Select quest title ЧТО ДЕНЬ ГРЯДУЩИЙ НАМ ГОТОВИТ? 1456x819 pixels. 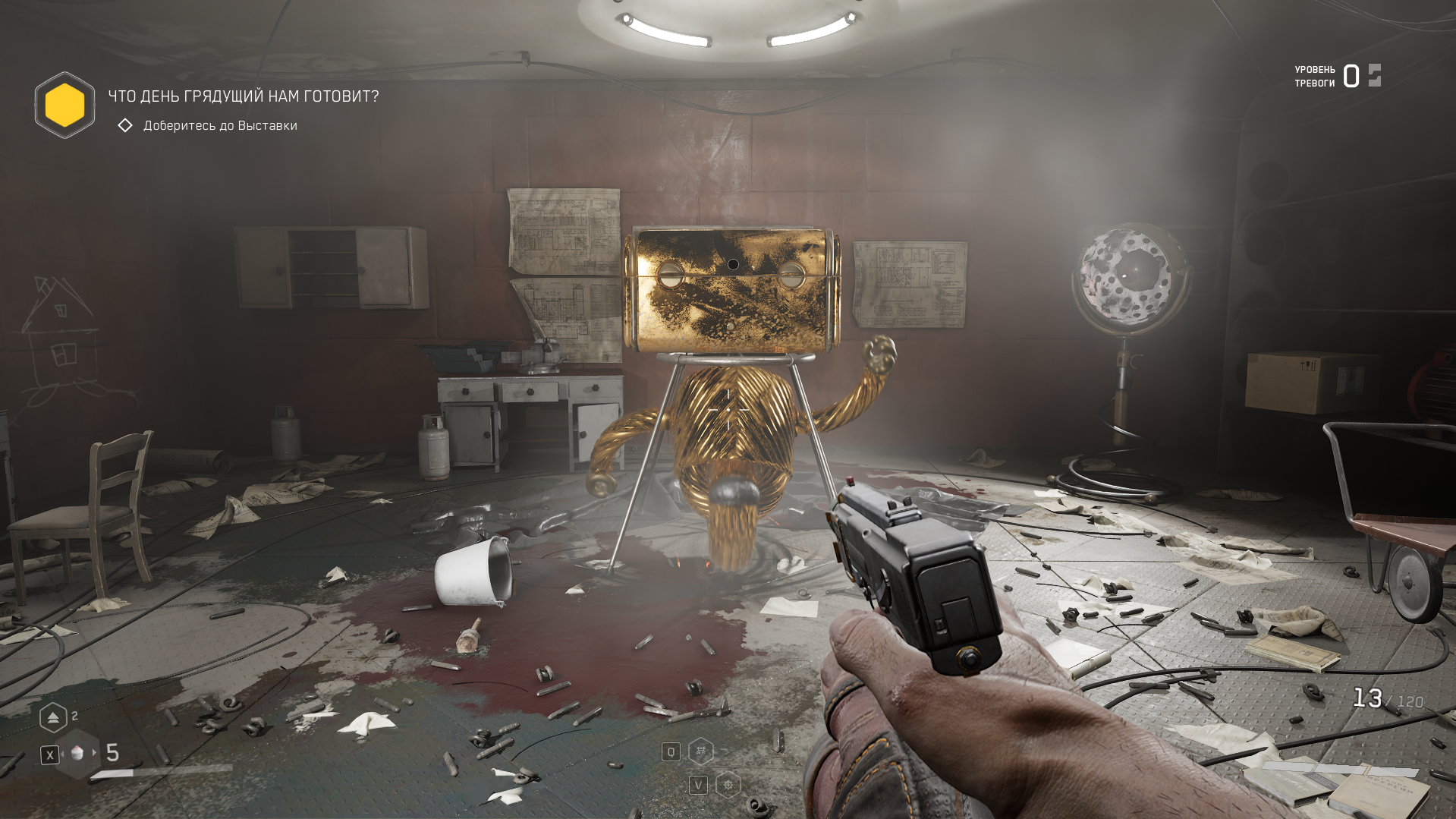[241, 96]
